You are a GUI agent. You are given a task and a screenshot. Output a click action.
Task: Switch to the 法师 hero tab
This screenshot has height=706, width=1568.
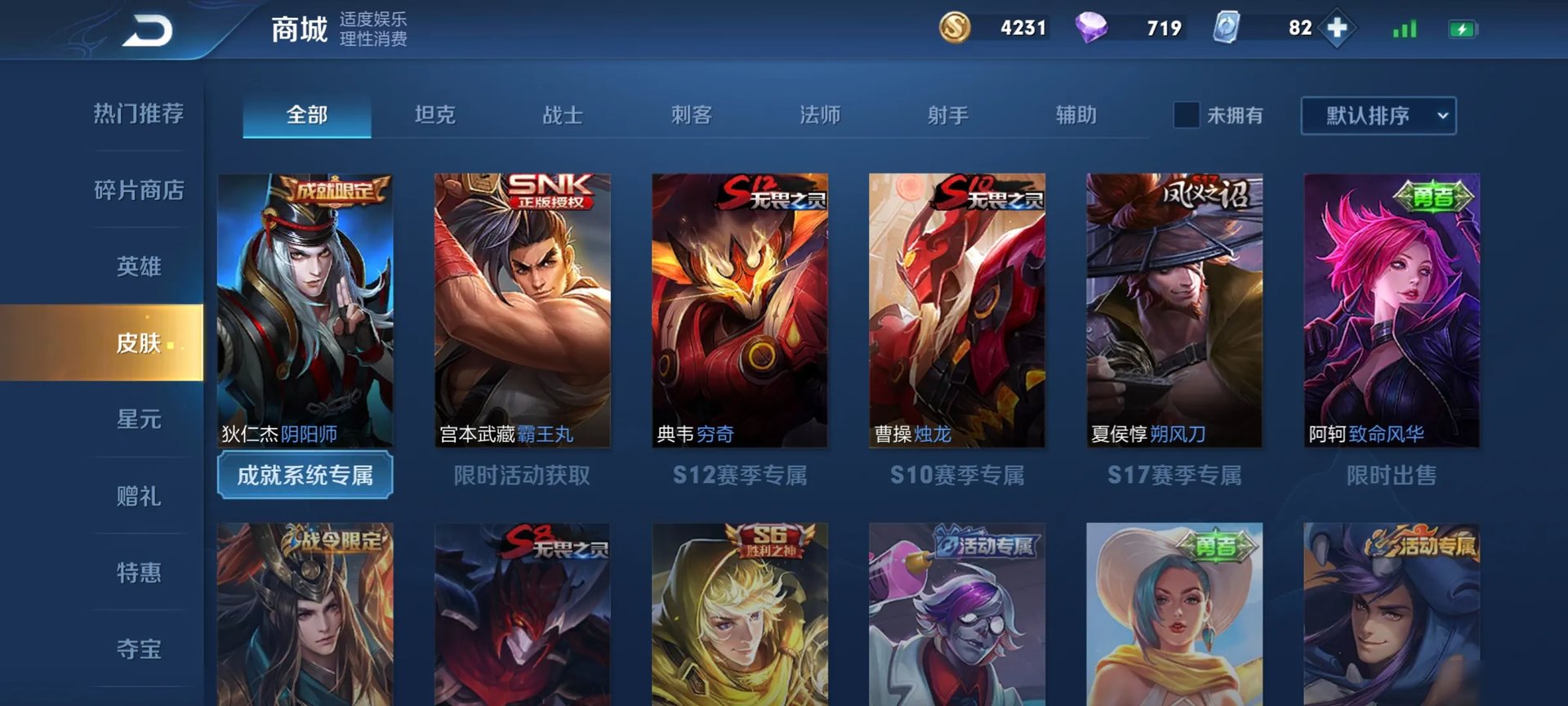tap(822, 115)
